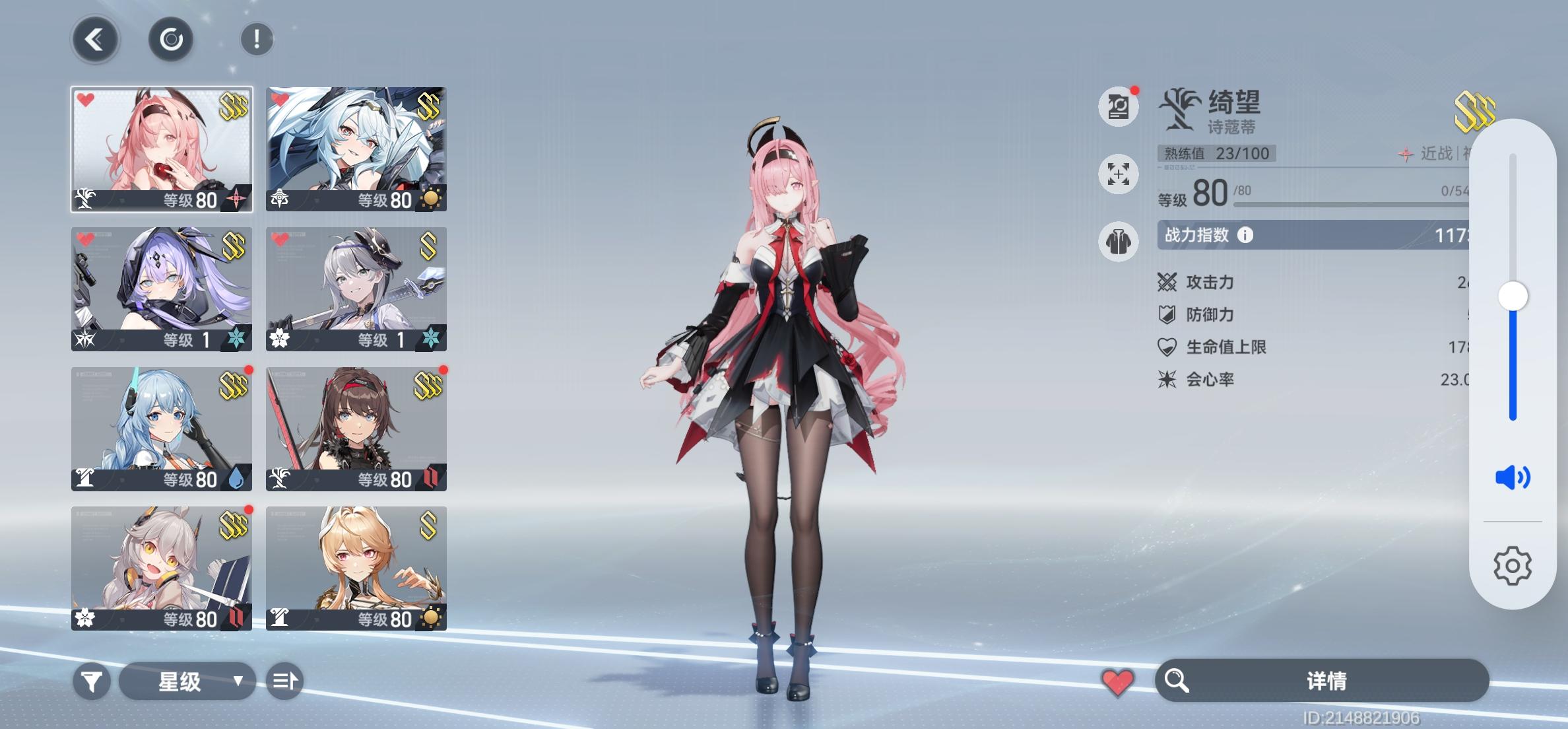Viewport: 1568px width, 729px height.
Task: Open the sort order icon beside 星级
Action: [x=286, y=680]
